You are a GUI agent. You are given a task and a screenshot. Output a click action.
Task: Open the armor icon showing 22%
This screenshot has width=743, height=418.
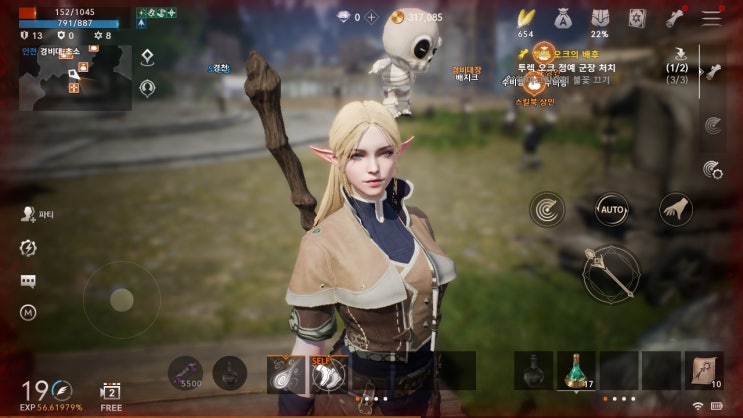tap(600, 17)
